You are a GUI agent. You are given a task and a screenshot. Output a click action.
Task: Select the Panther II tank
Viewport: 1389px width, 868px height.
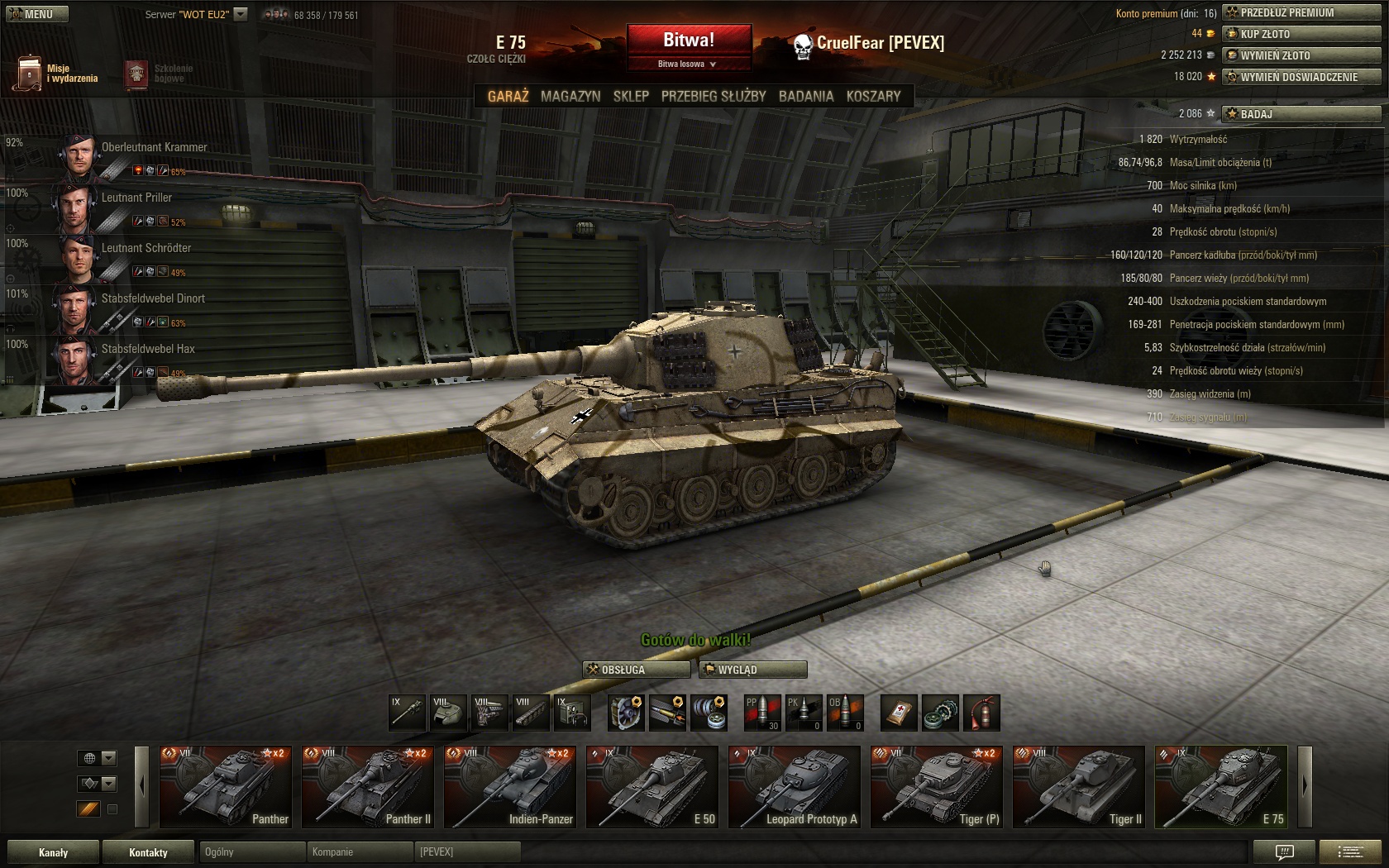point(368,787)
